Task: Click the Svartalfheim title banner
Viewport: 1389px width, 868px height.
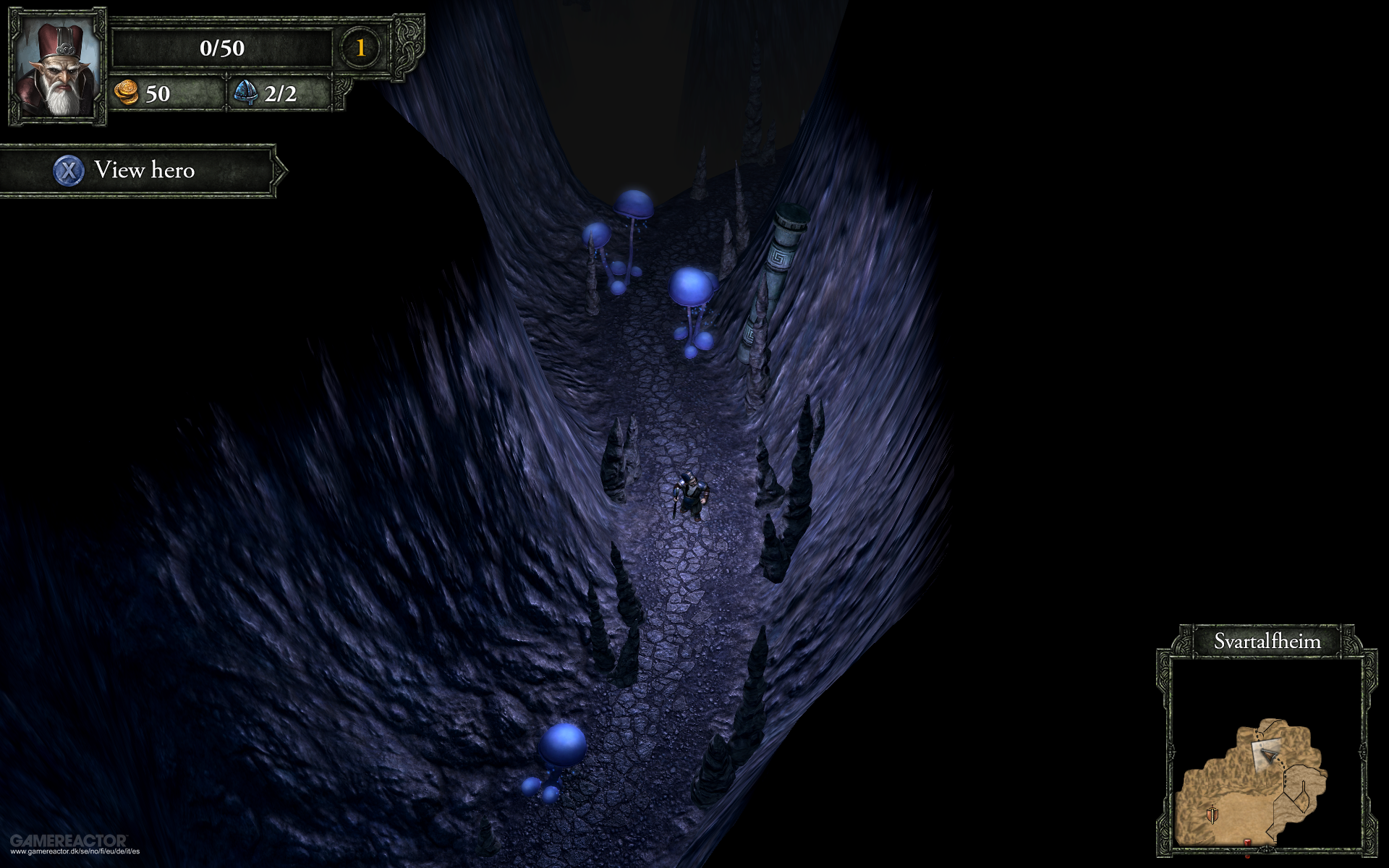Action: [1267, 640]
